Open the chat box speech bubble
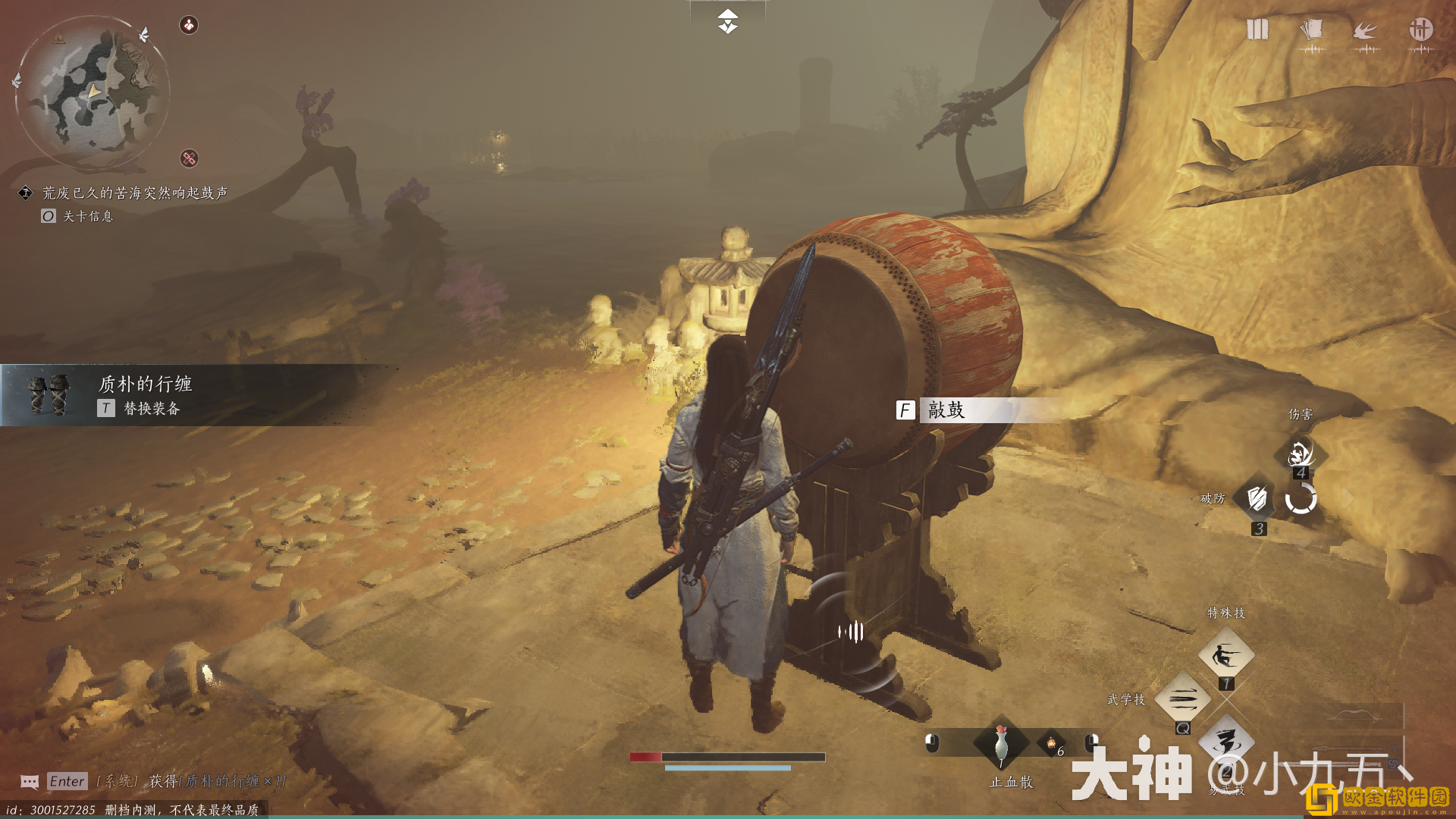 (x=30, y=781)
